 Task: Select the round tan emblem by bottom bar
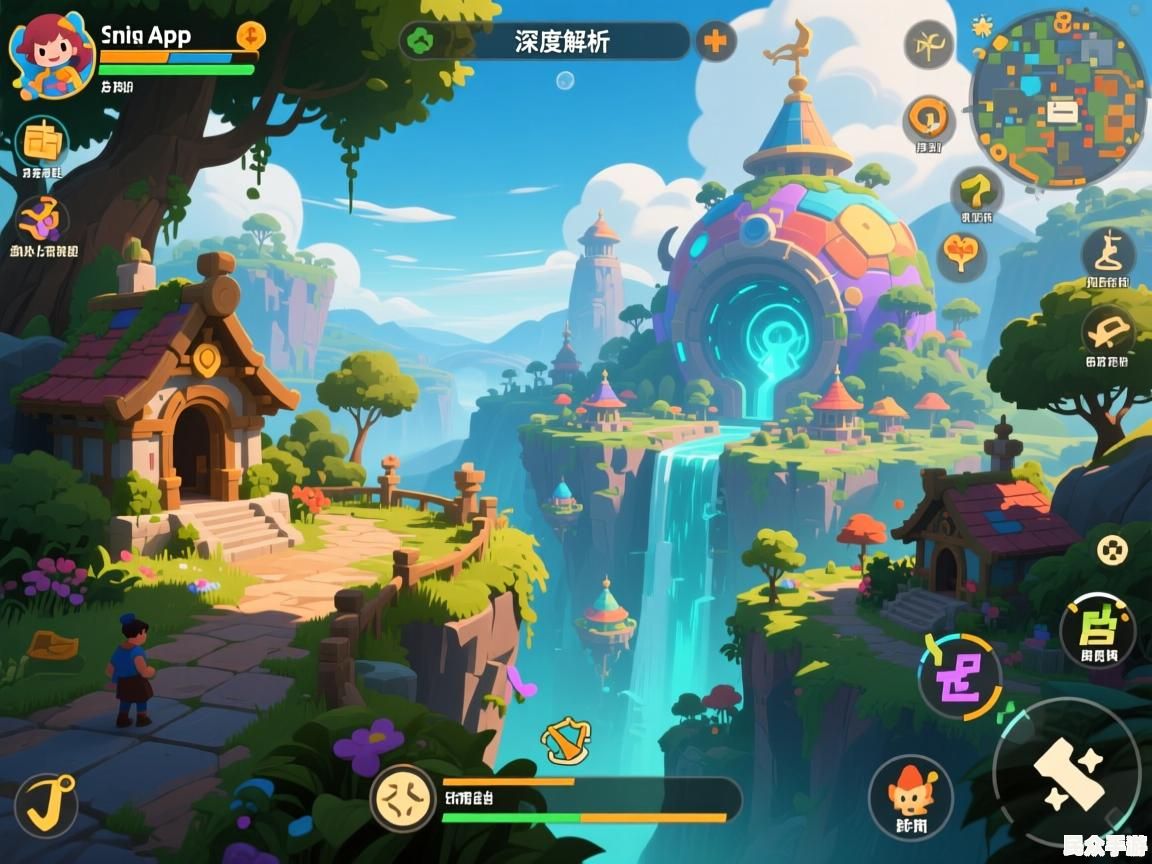(x=403, y=799)
